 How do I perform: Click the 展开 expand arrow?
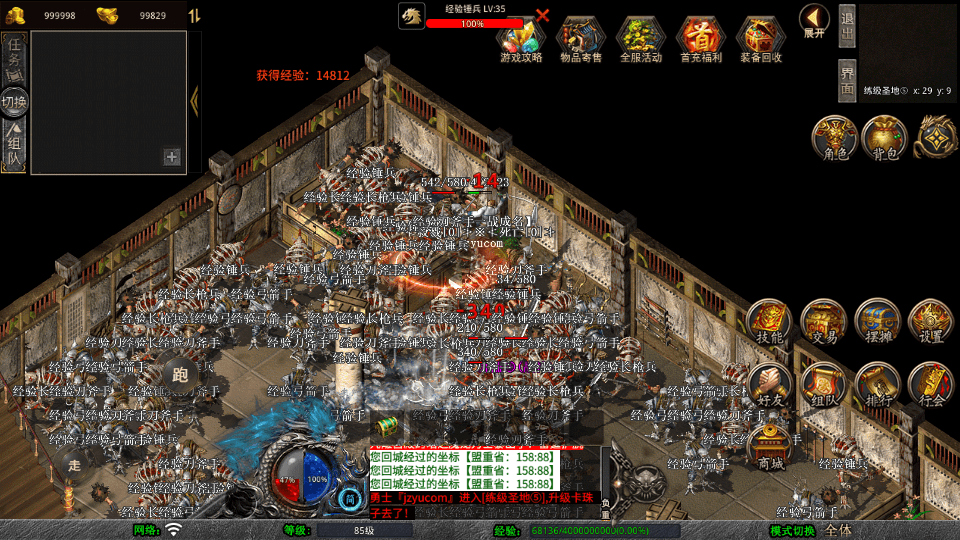[814, 21]
